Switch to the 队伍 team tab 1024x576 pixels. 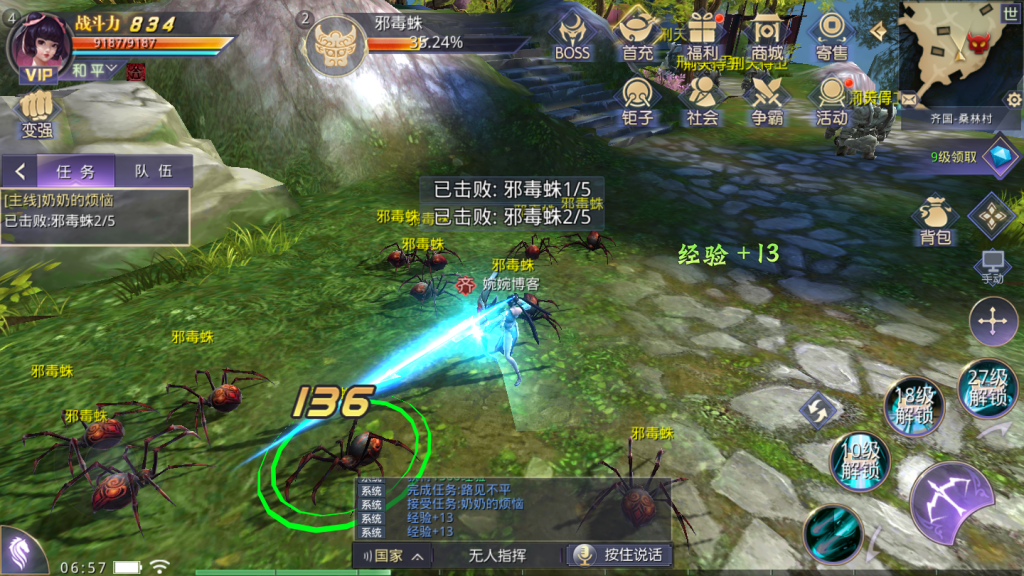point(153,171)
